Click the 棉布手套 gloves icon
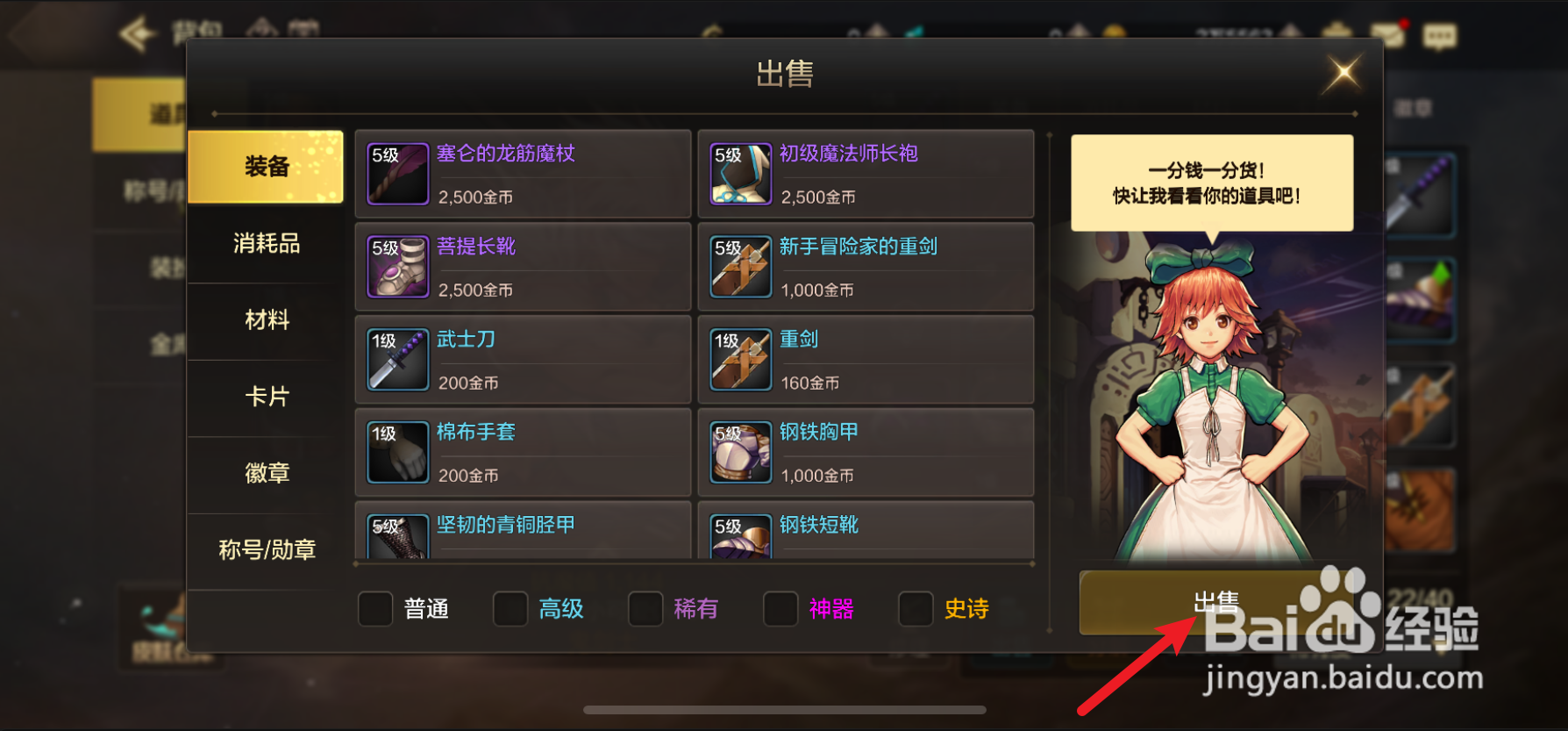Image resolution: width=1568 pixels, height=731 pixels. point(397,452)
